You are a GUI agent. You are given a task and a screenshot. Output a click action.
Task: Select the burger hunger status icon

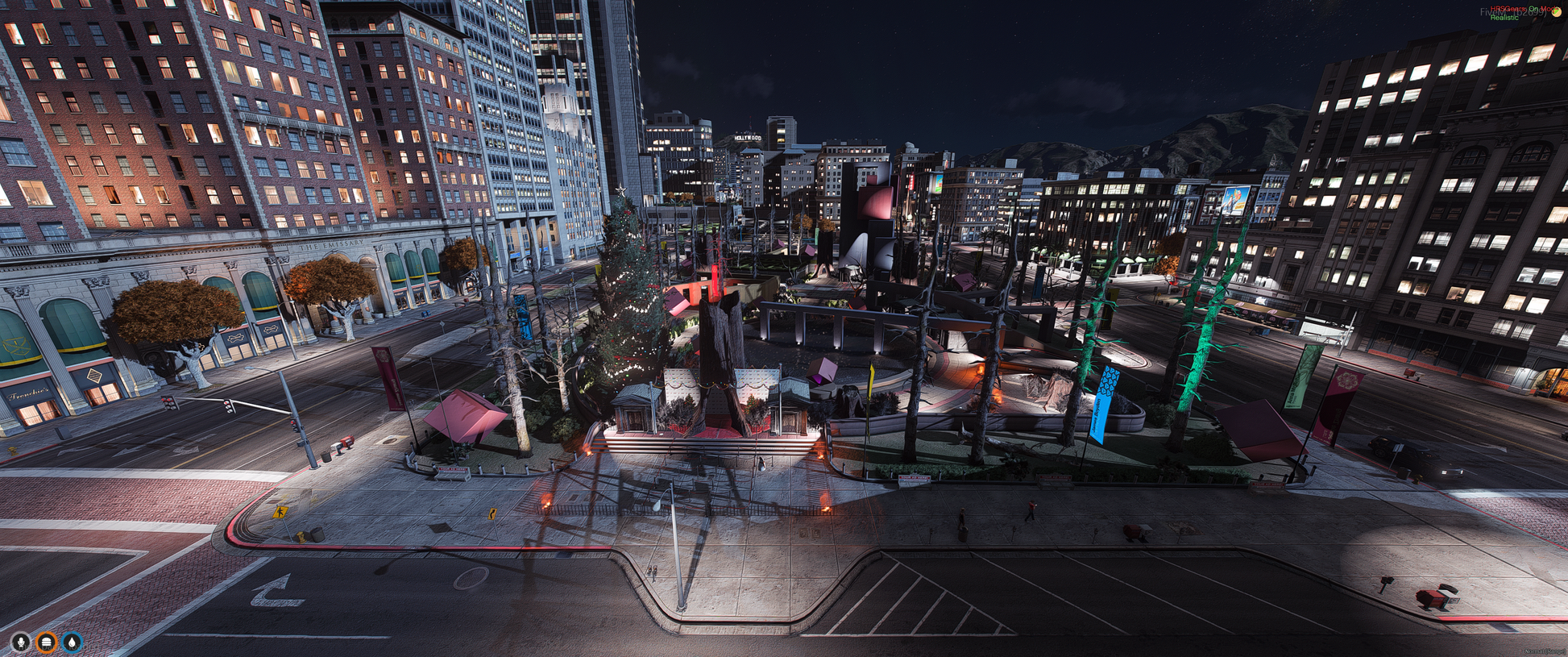(x=47, y=642)
